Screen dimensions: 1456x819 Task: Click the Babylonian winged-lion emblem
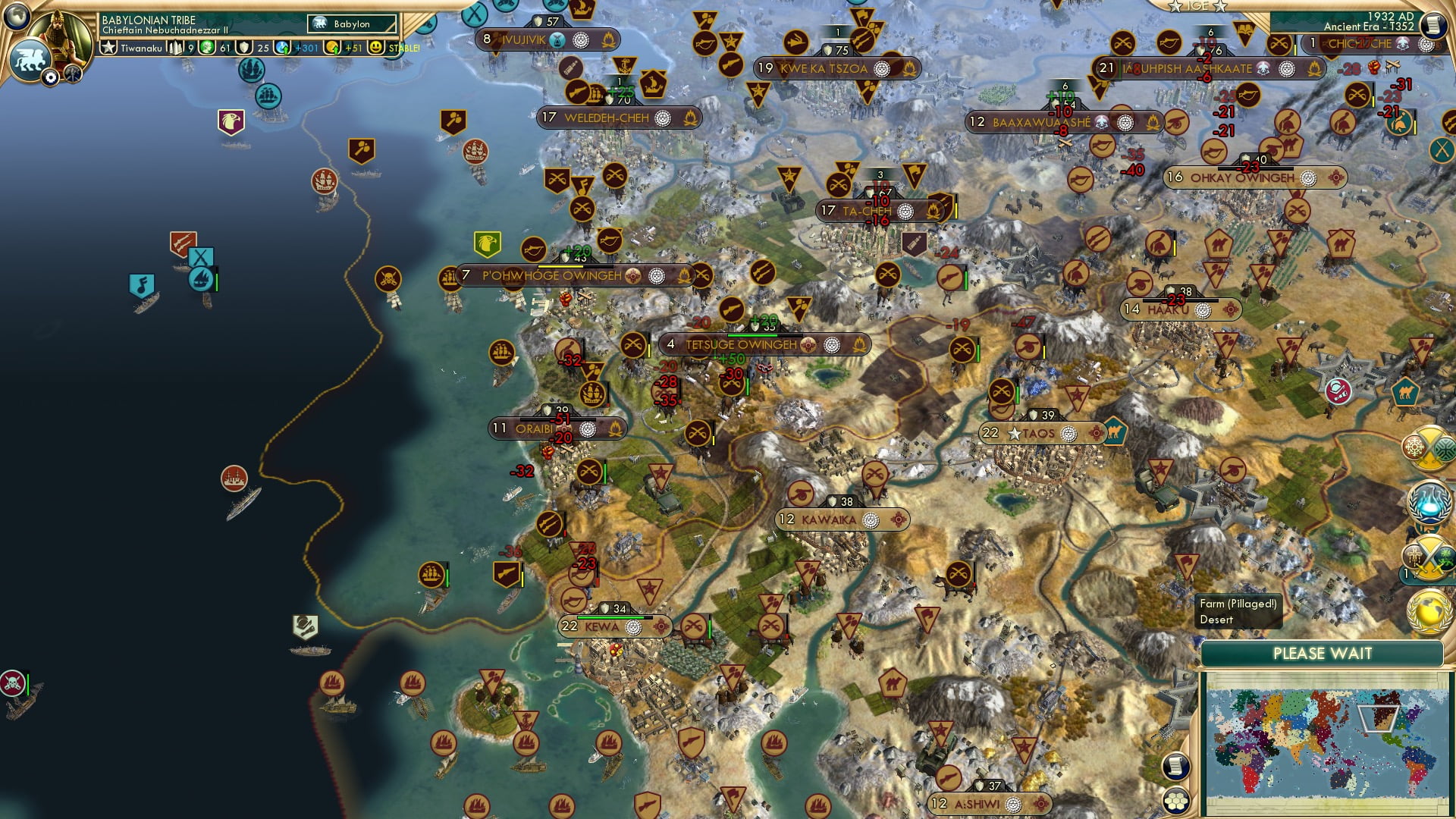pyautogui.click(x=29, y=58)
